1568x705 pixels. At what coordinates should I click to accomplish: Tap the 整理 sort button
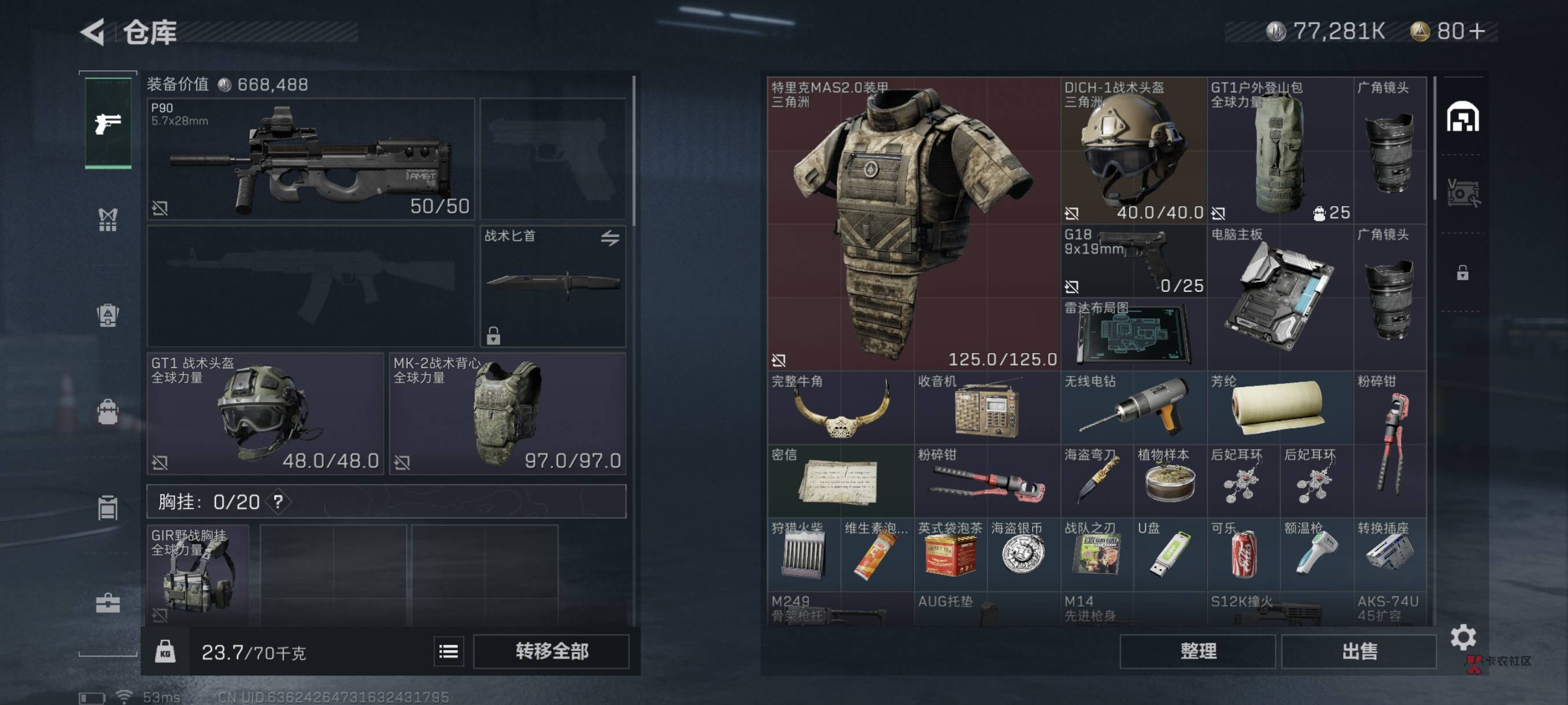click(x=1197, y=651)
